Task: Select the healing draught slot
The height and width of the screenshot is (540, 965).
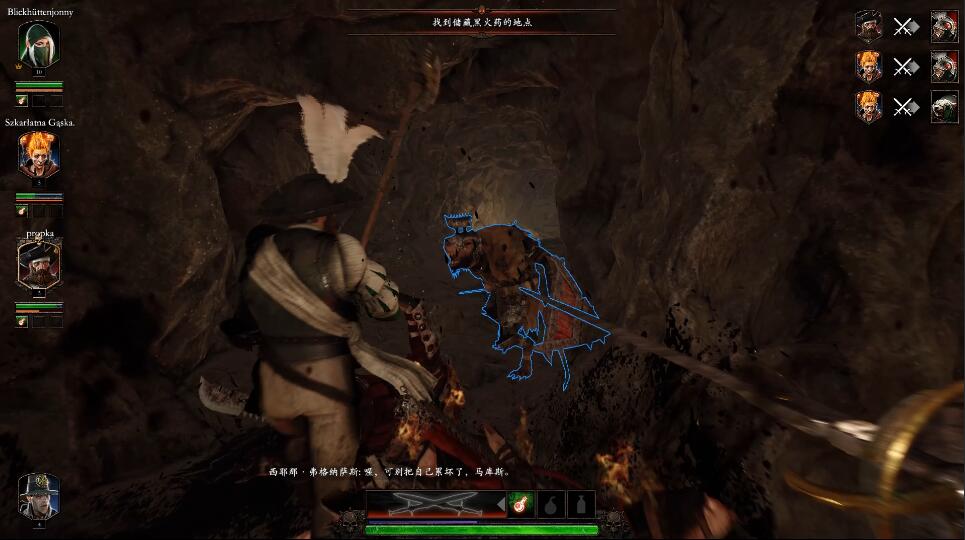Action: pos(520,504)
